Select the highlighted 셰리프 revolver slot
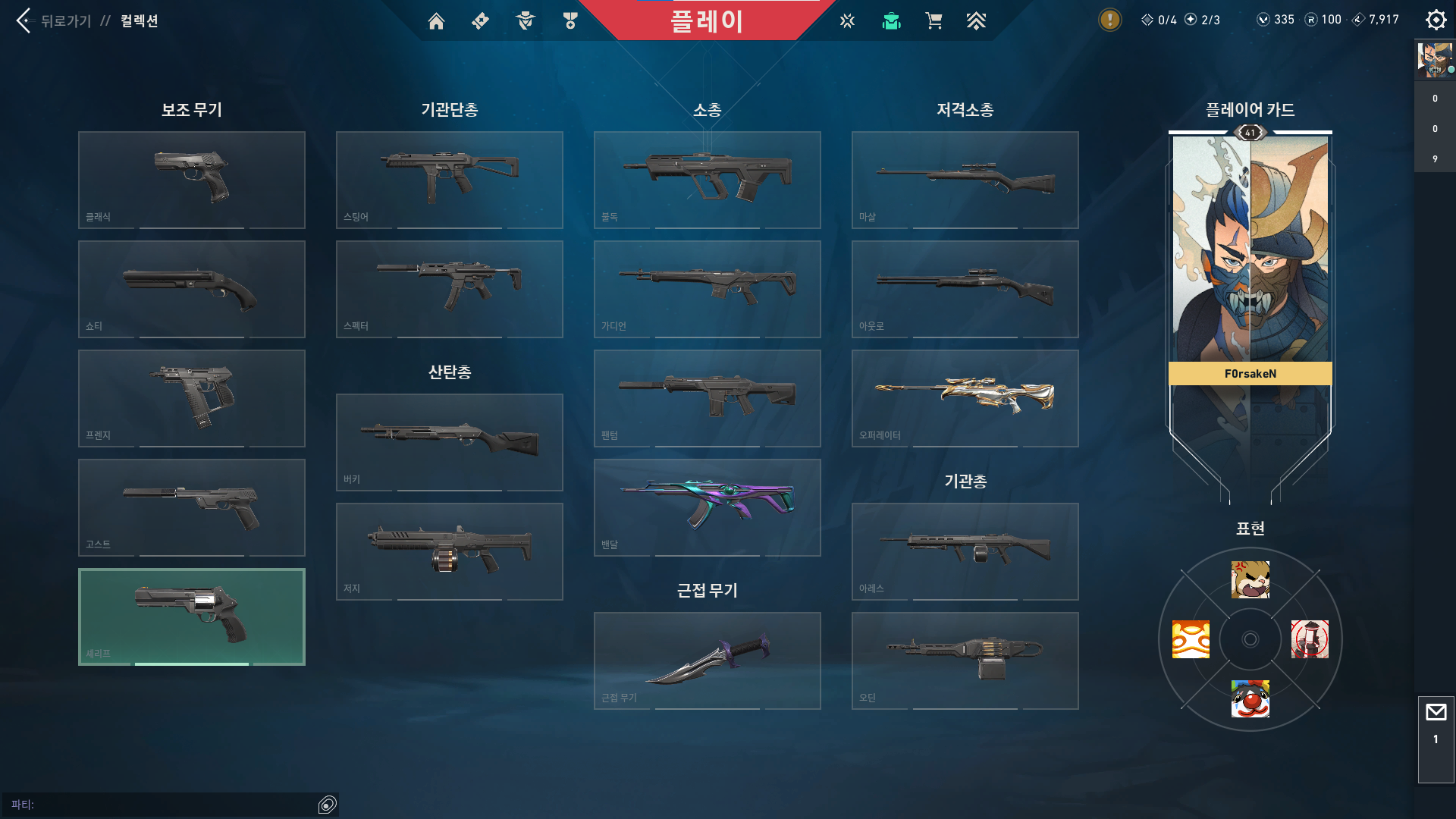The image size is (1456, 819). click(x=192, y=617)
